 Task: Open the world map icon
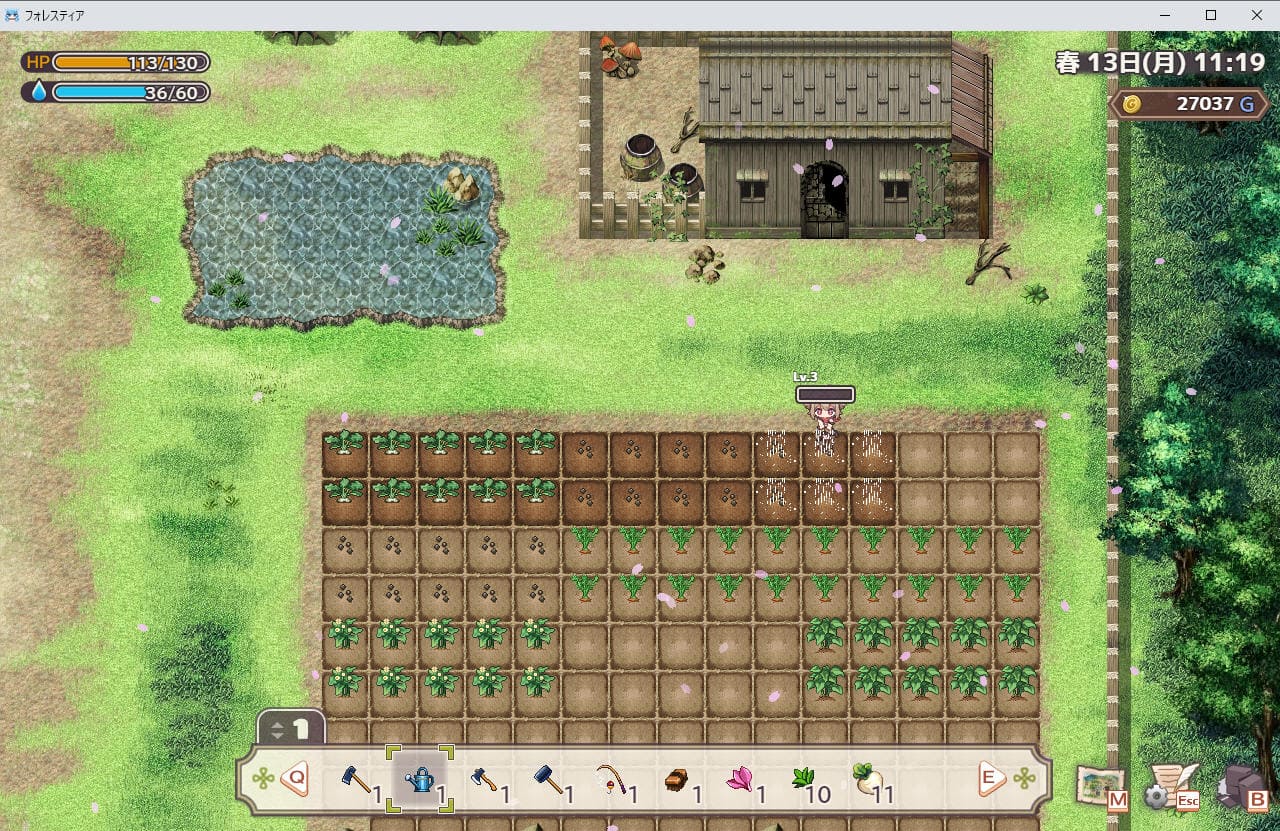coord(1101,786)
